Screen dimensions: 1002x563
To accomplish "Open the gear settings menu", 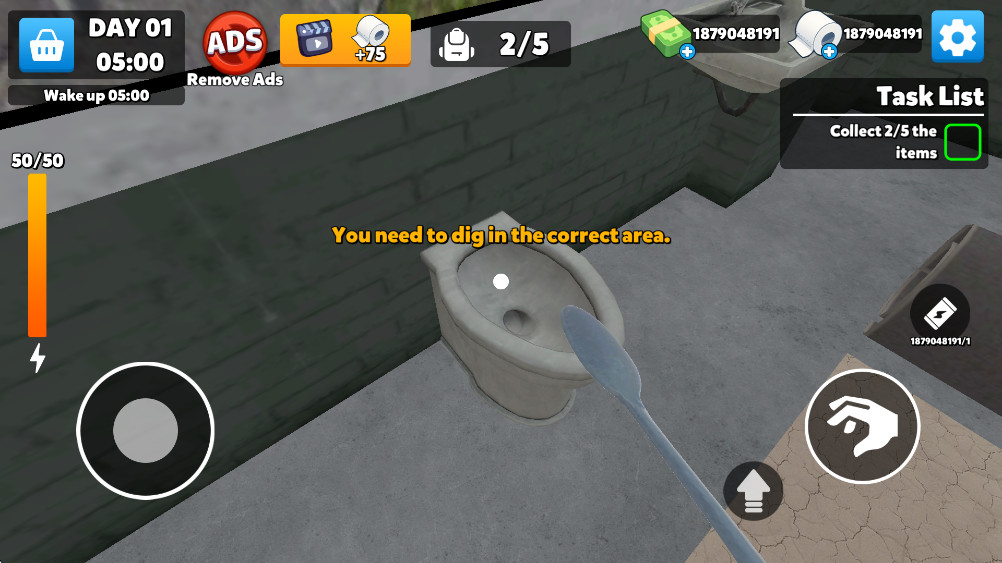I will pyautogui.click(x=957, y=37).
